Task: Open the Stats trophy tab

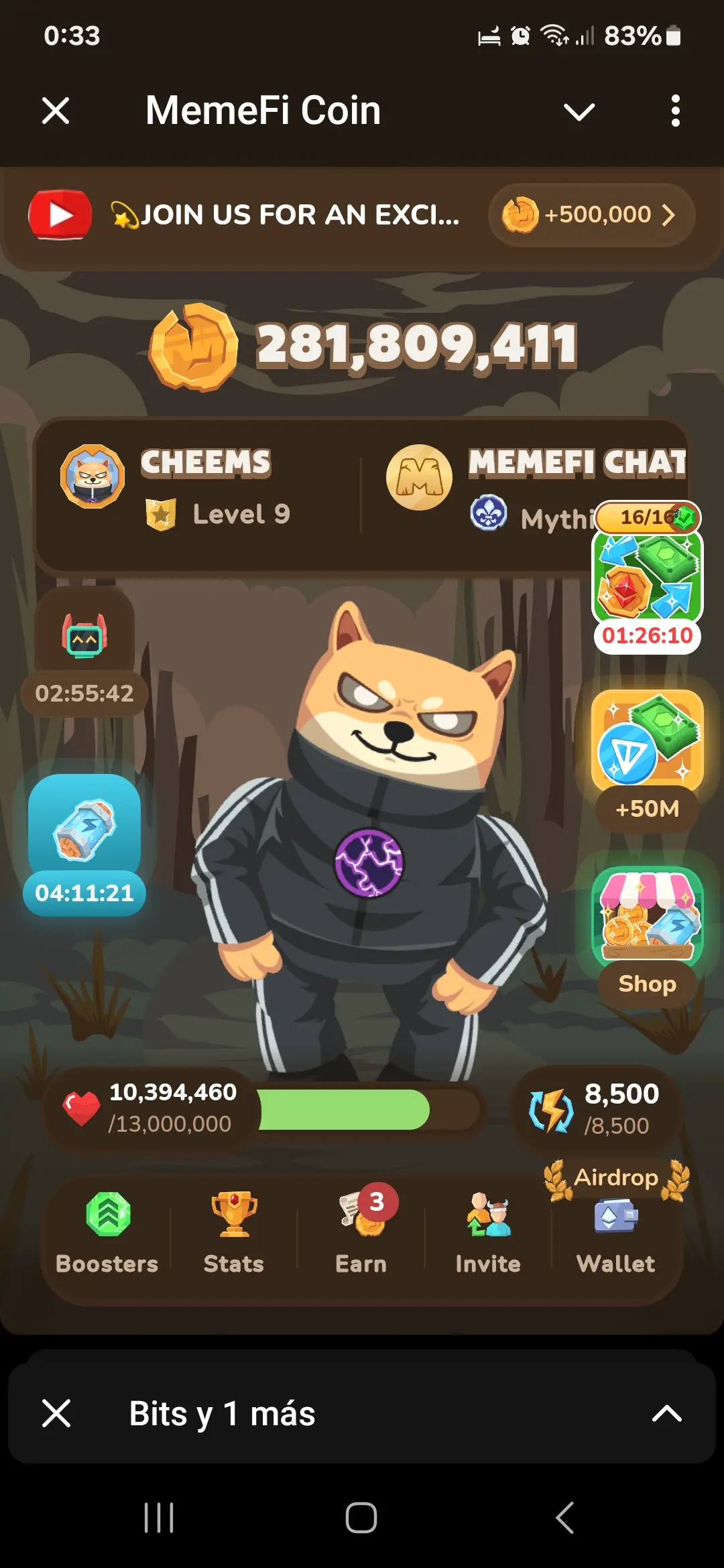Action: (233, 1233)
